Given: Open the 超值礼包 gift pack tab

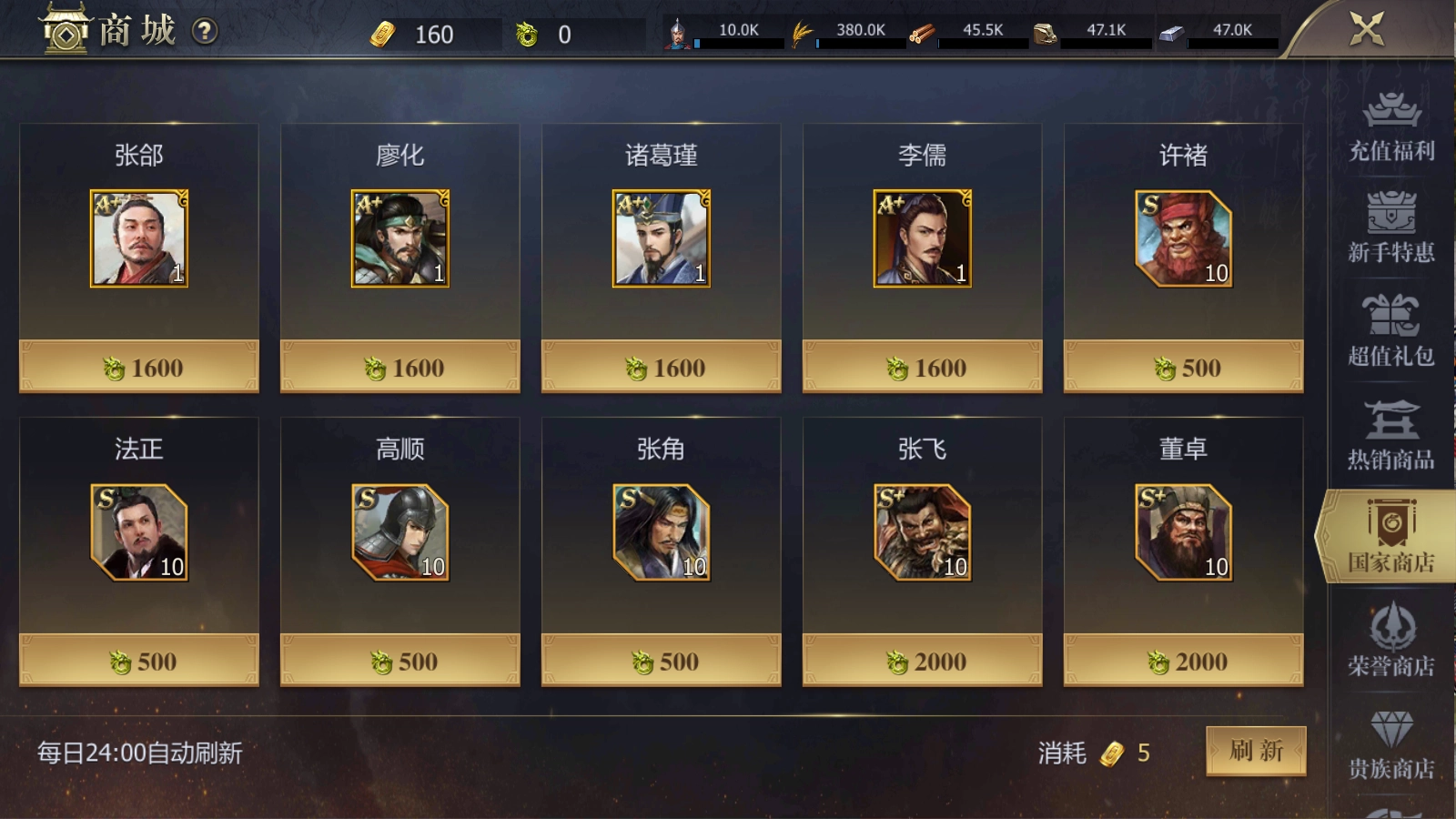Looking at the screenshot, I should point(1391,331).
